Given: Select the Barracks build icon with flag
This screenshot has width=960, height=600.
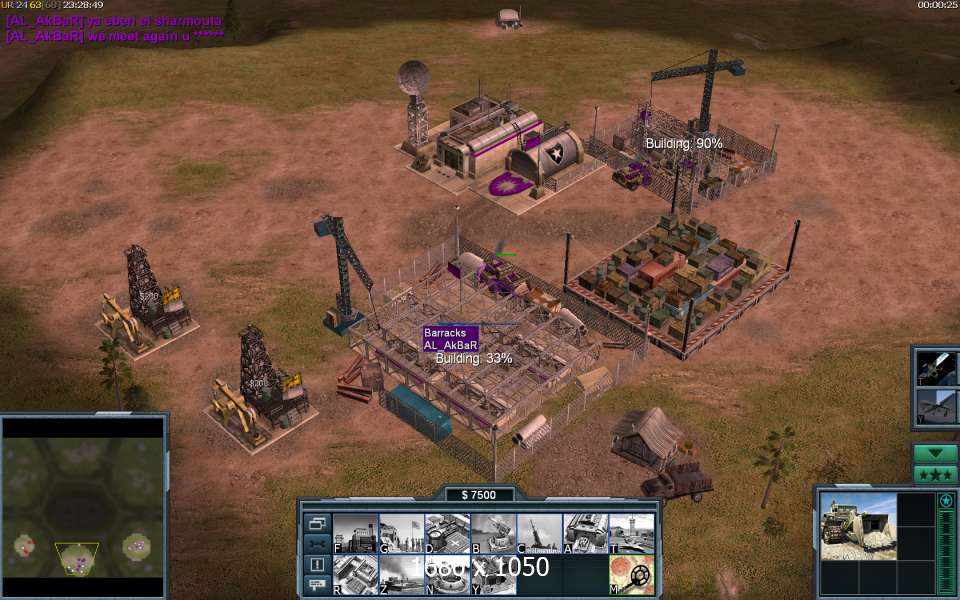Looking at the screenshot, I should click(x=401, y=533).
